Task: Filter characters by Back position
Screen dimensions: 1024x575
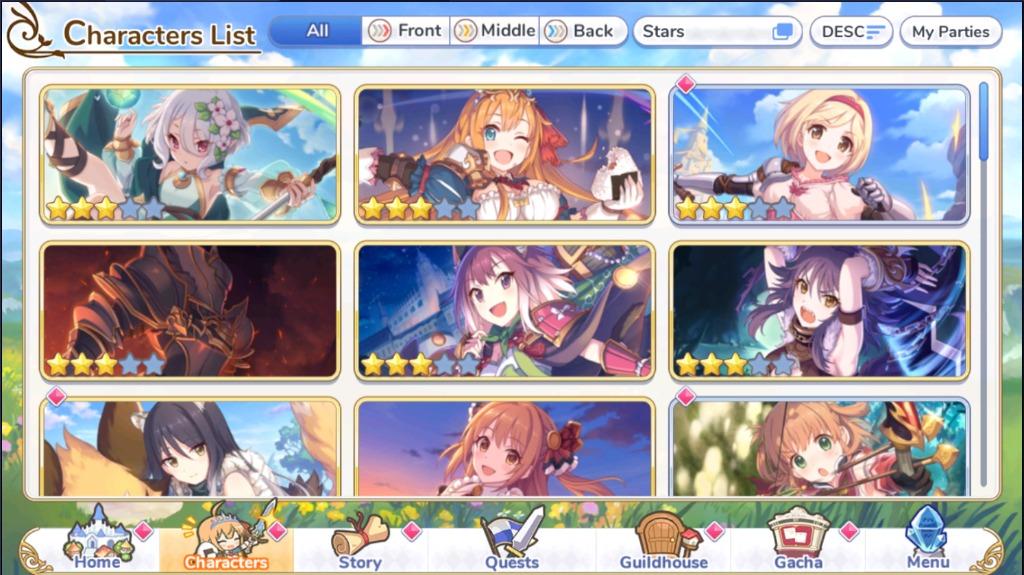Action: (582, 31)
